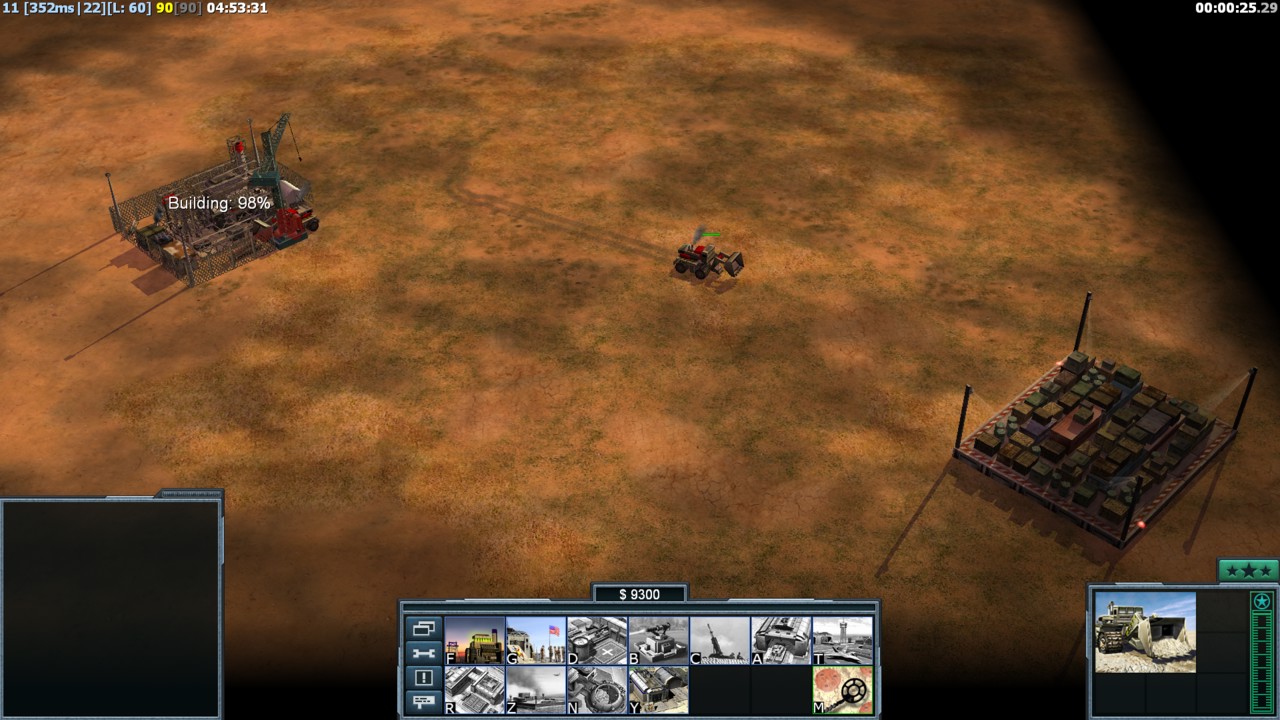Choose the smoky building icon labeled Z
1280x720 pixels.
coord(536,690)
